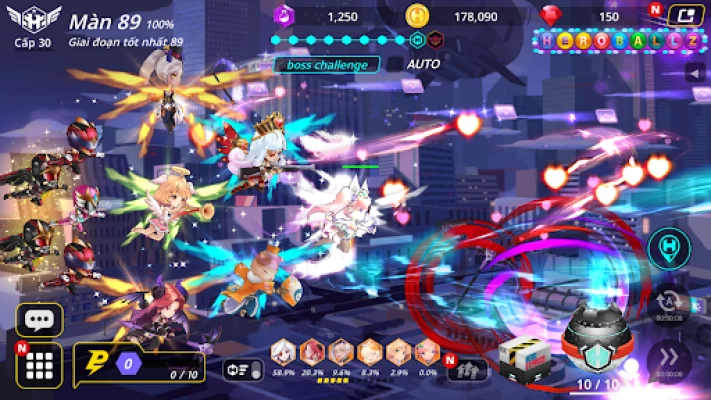The image size is (711, 400).
Task: Select the boss skull stage marker
Action: click(x=436, y=40)
